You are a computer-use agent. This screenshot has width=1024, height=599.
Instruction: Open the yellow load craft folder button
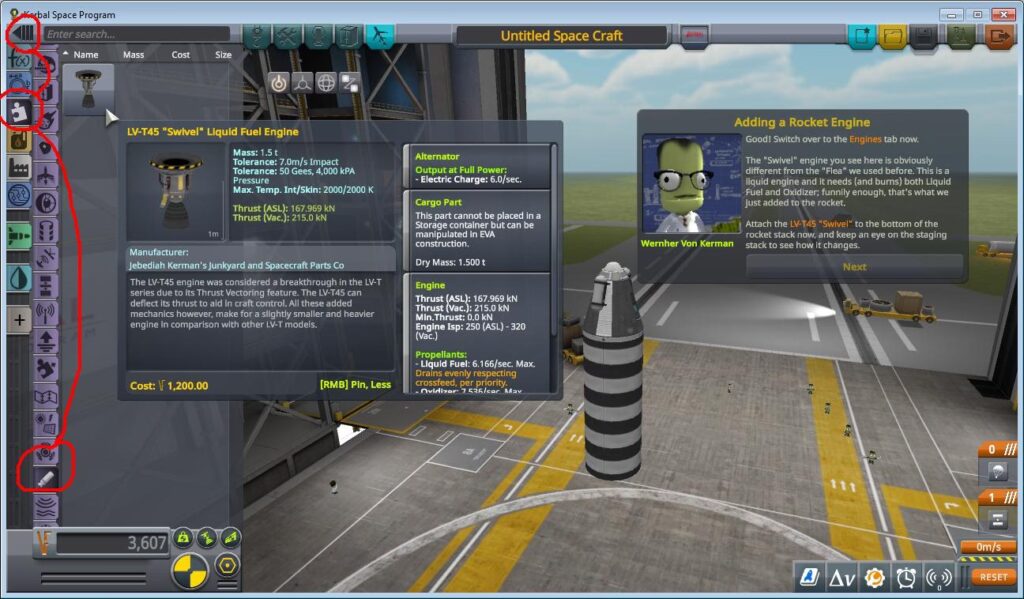click(894, 37)
